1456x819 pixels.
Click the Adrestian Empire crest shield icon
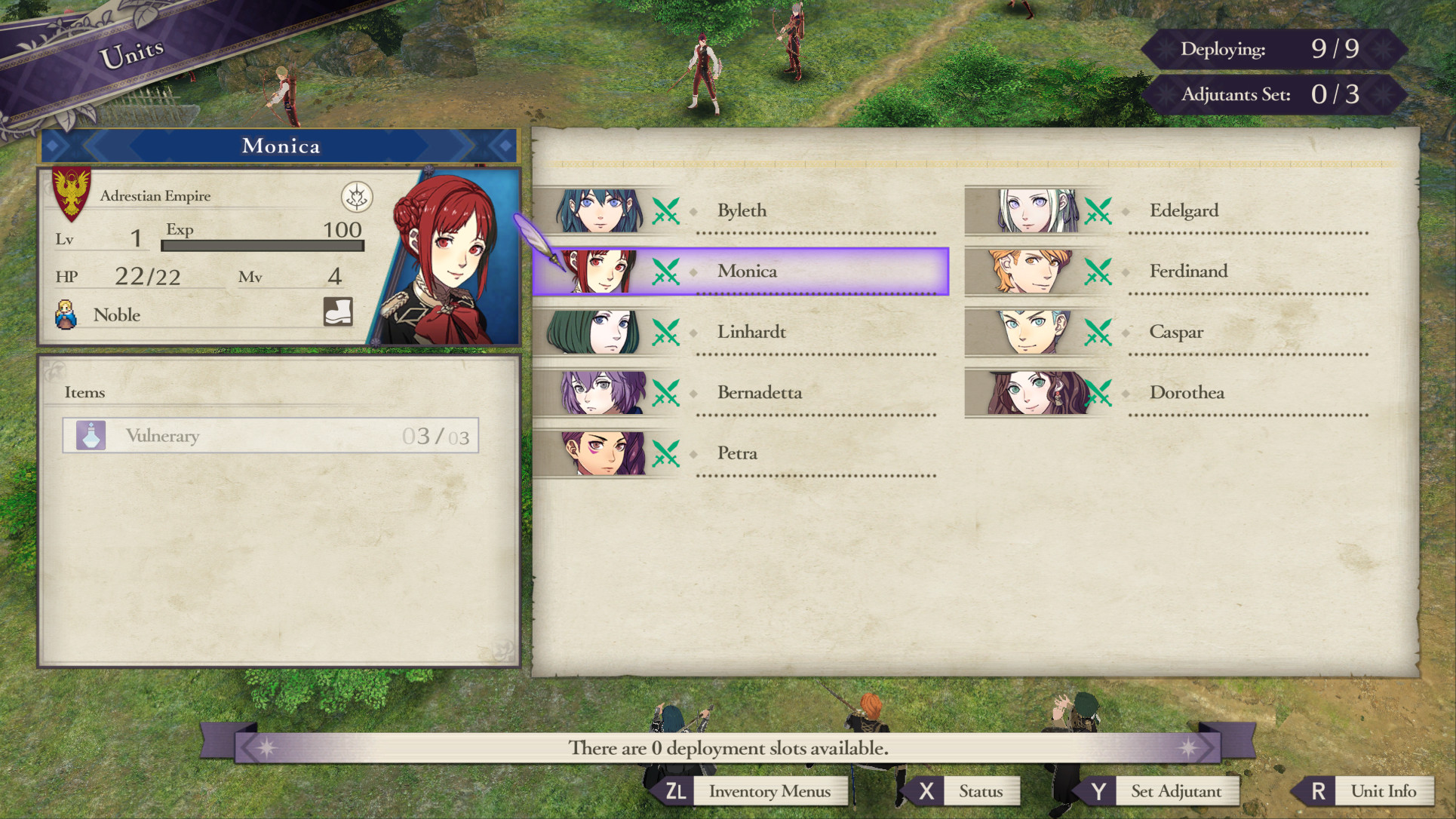72,192
